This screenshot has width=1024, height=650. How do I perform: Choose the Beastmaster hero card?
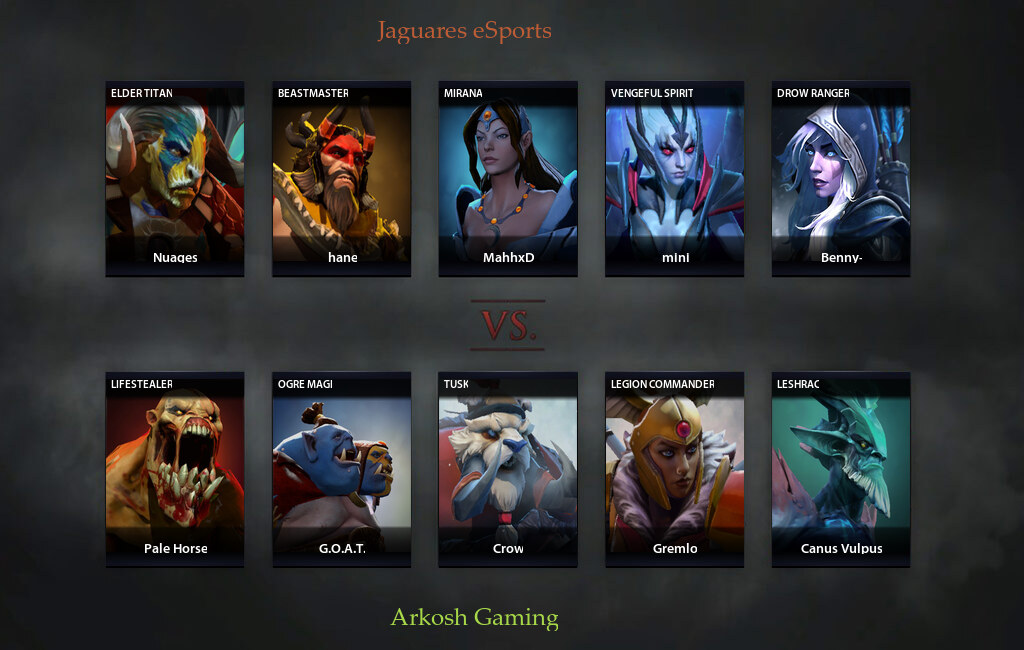point(341,178)
